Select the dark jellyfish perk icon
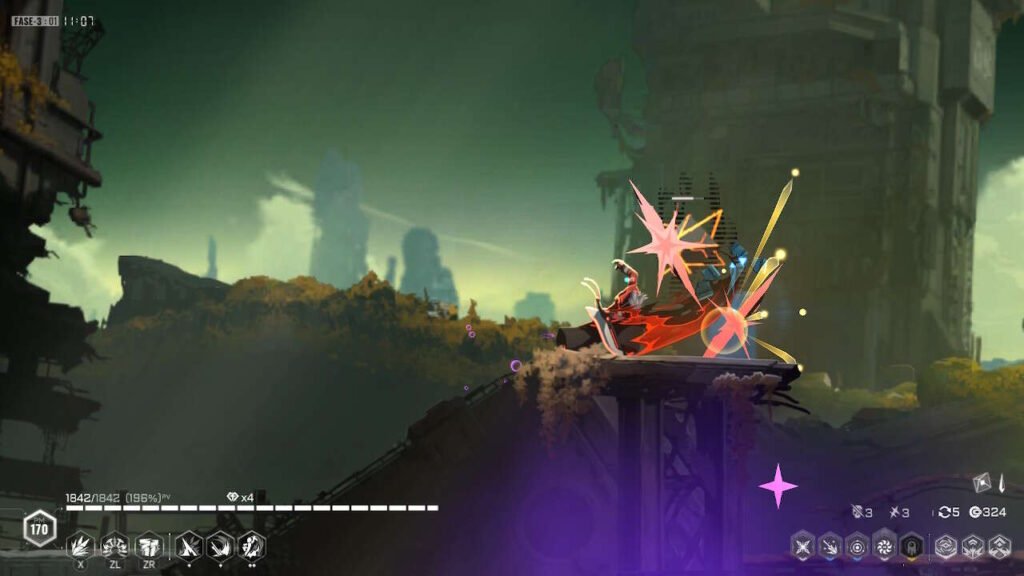Screen dimensions: 1024x576 [x=911, y=546]
